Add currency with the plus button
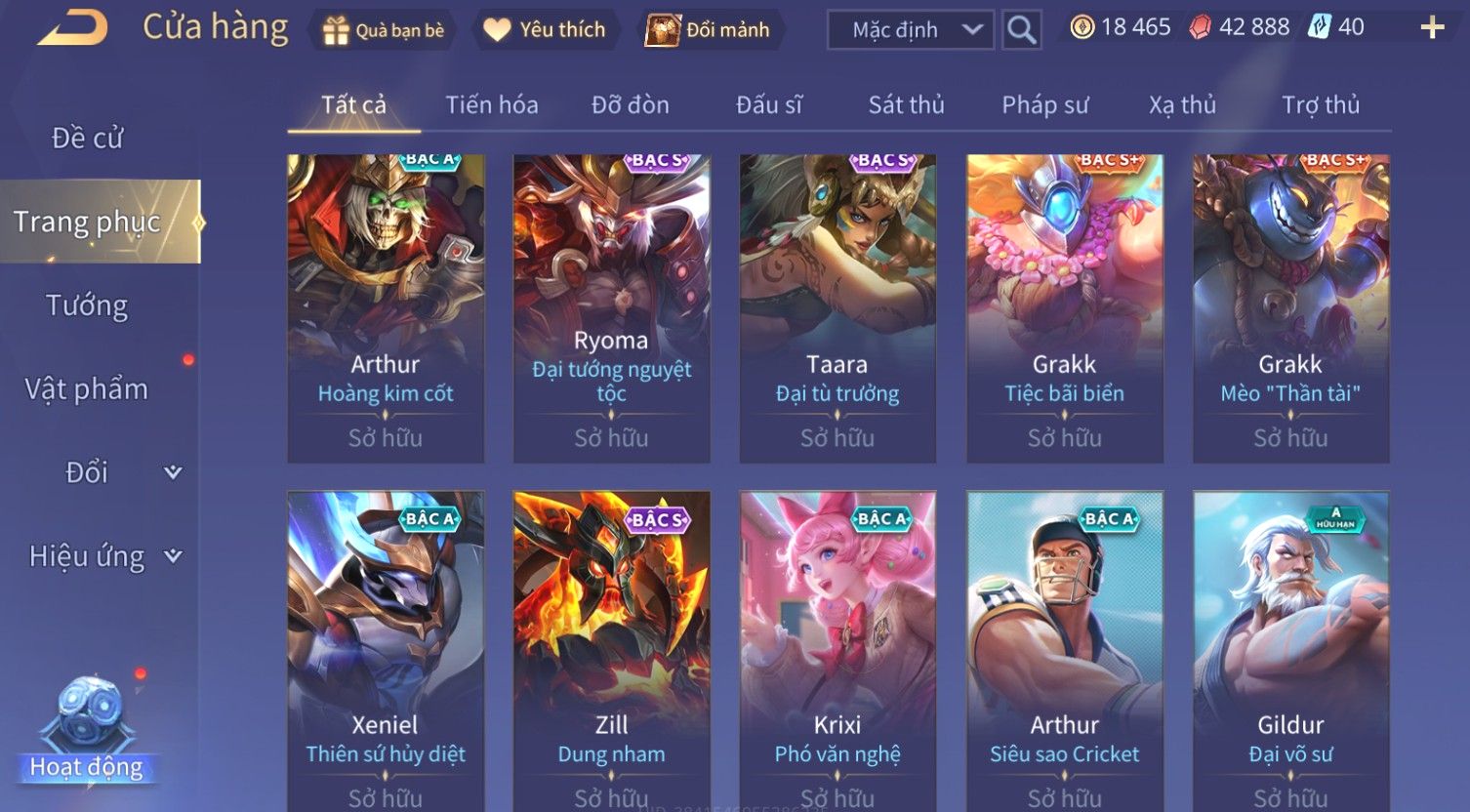 [1431, 27]
